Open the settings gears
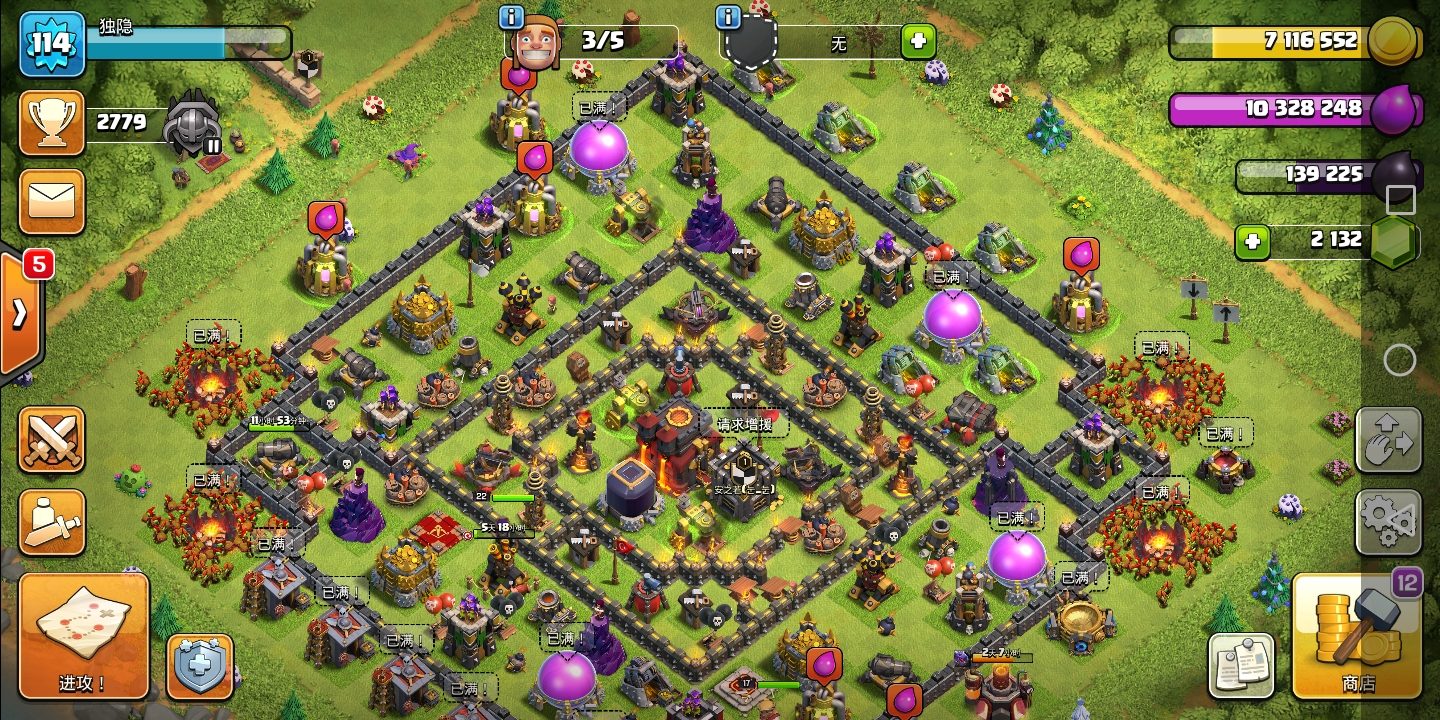 point(1388,522)
